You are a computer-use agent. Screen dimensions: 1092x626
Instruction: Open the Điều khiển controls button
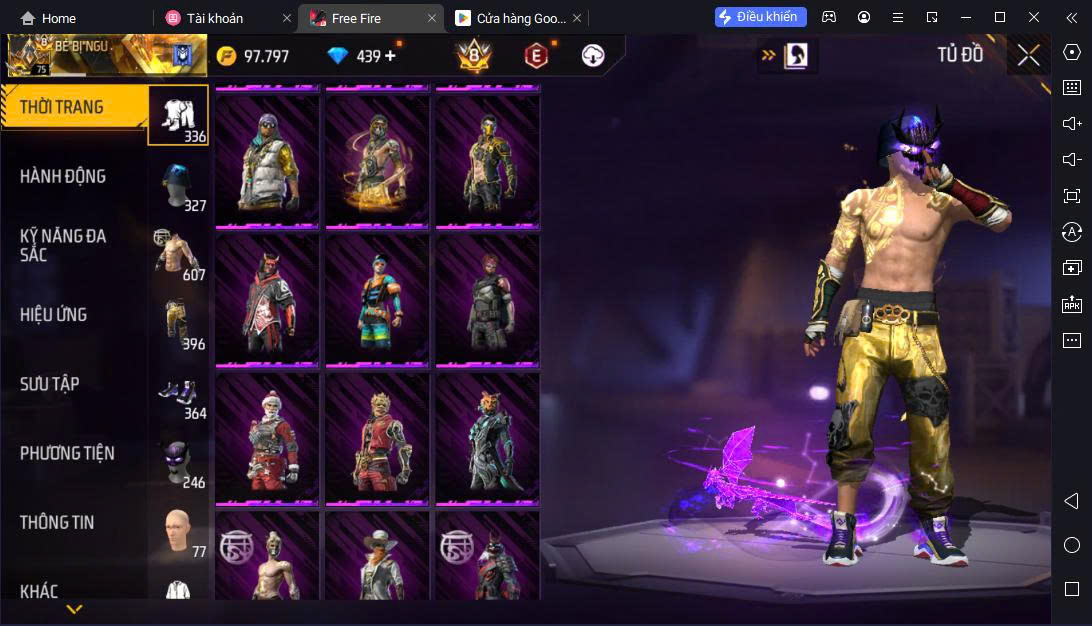coord(760,17)
